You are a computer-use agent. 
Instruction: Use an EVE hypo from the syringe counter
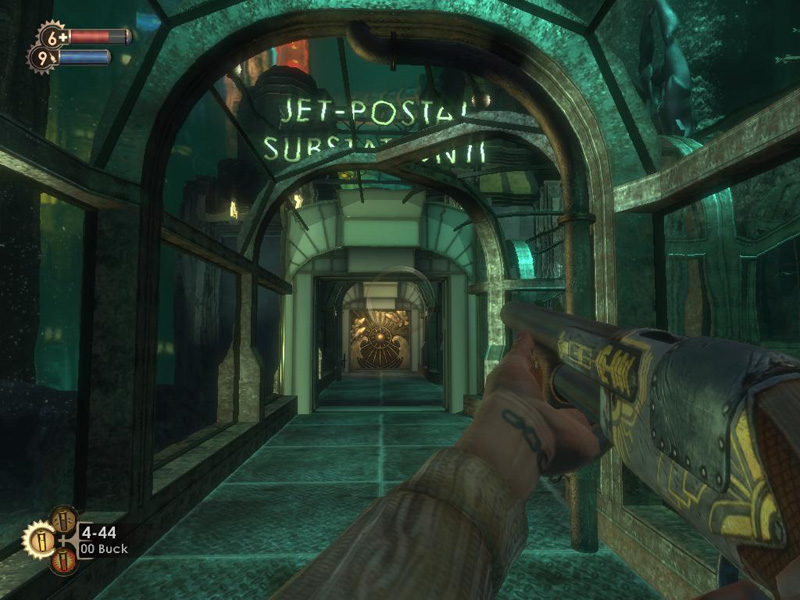43,58
